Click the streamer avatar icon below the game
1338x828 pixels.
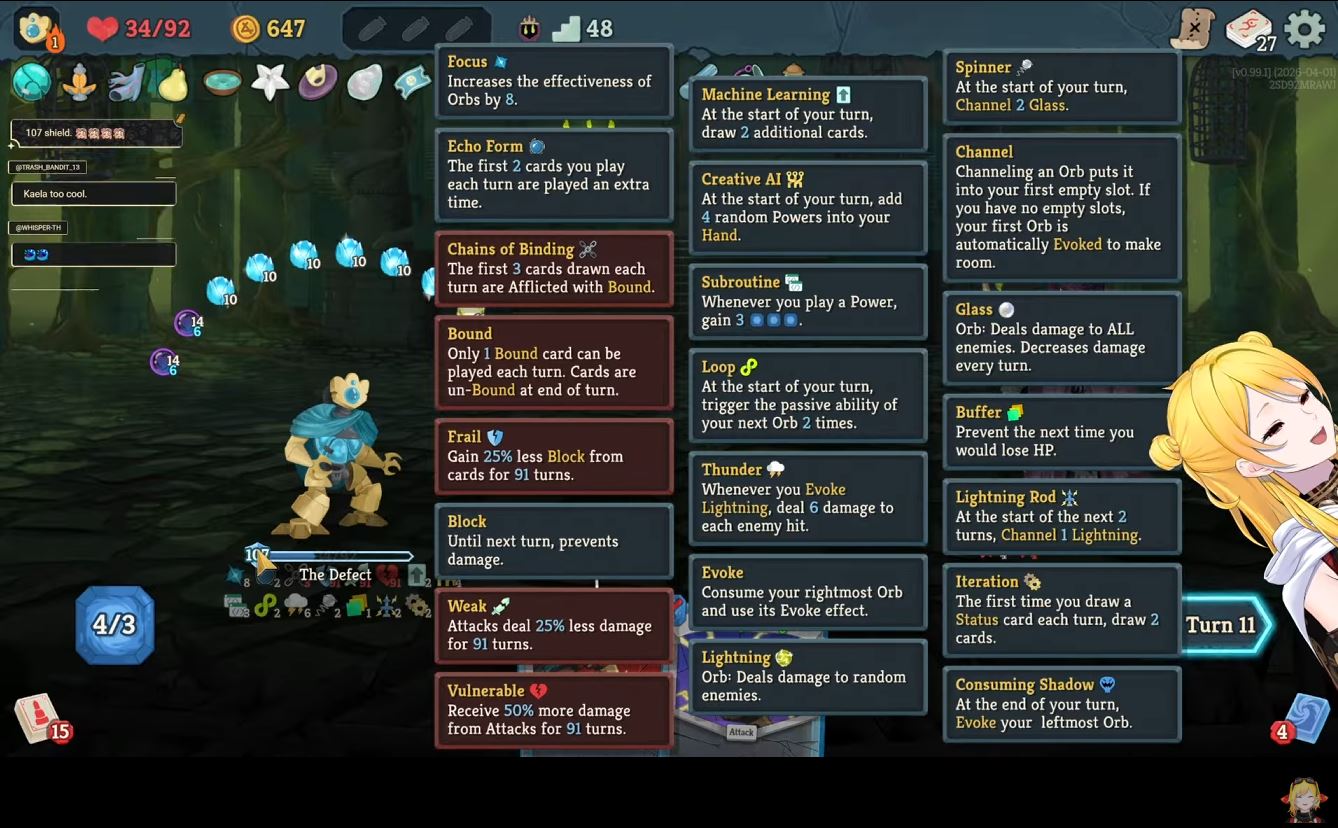pyautogui.click(x=1303, y=799)
